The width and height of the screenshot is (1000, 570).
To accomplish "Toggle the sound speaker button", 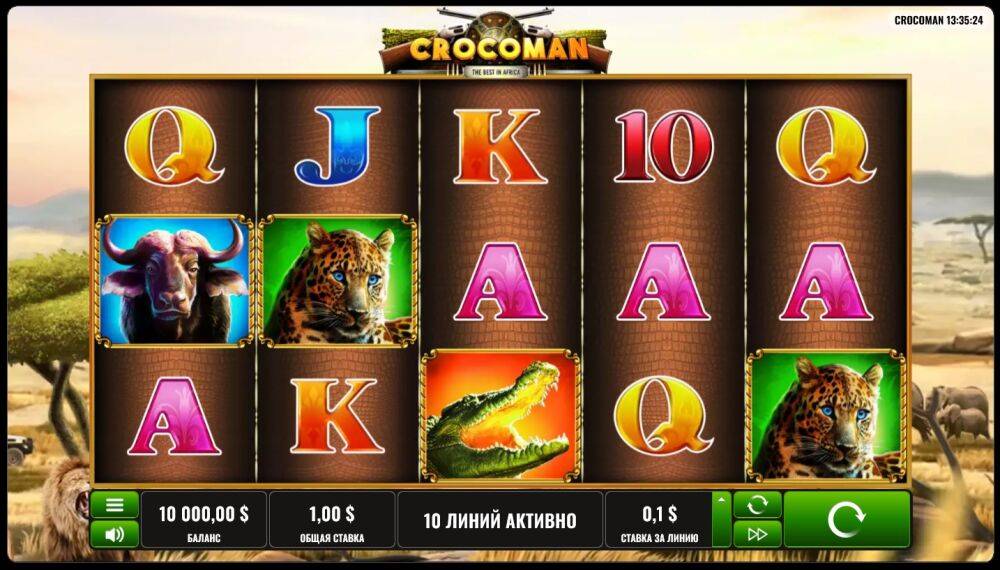I will pos(114,534).
